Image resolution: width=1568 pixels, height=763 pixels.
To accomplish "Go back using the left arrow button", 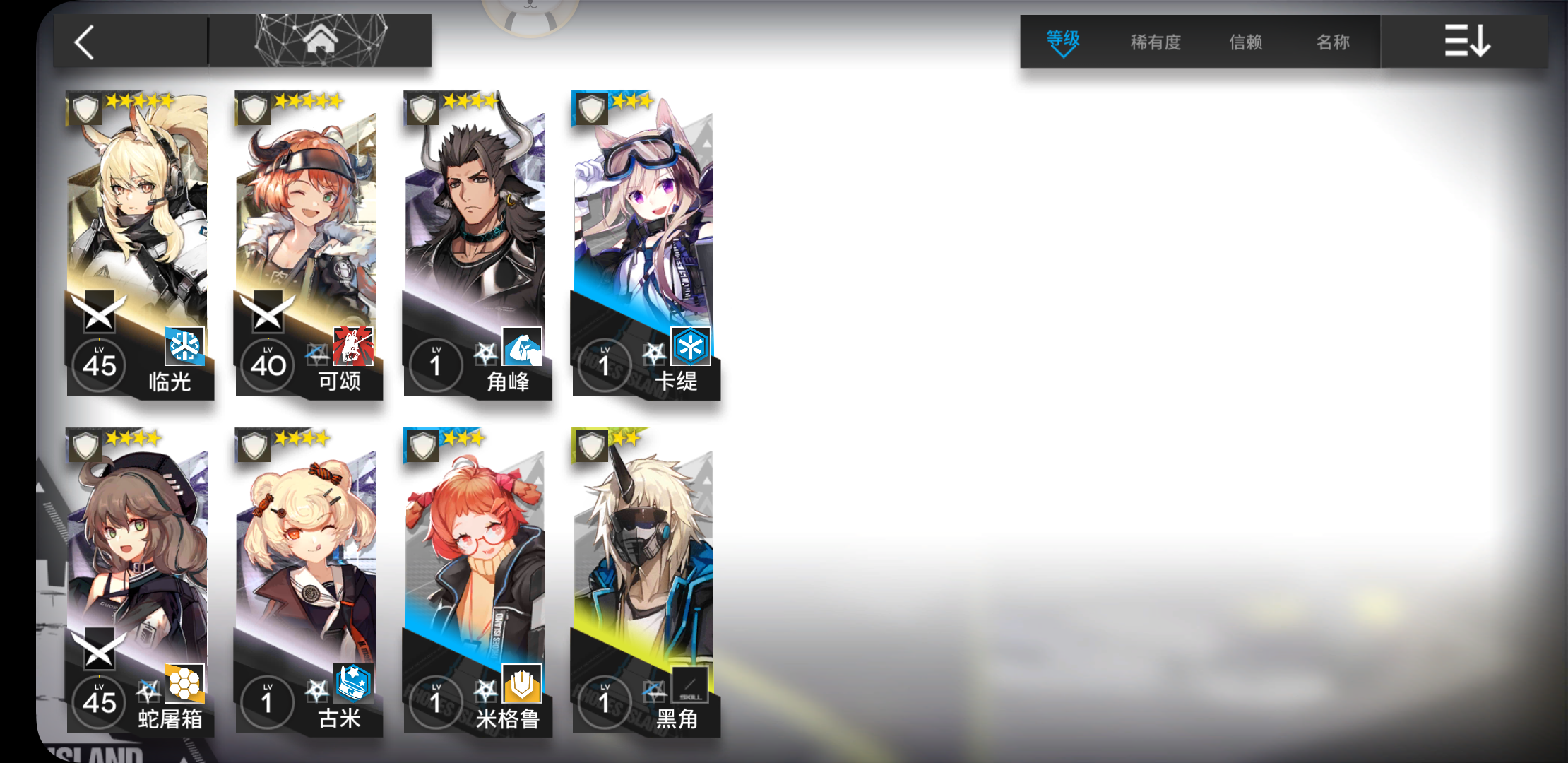I will tap(85, 42).
